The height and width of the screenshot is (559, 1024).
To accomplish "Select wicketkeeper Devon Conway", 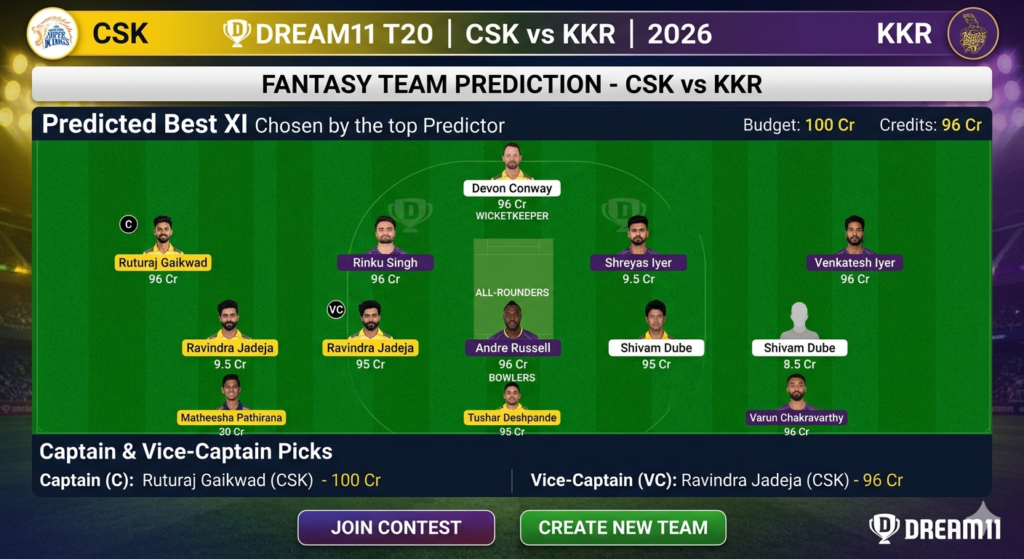I will point(511,187).
